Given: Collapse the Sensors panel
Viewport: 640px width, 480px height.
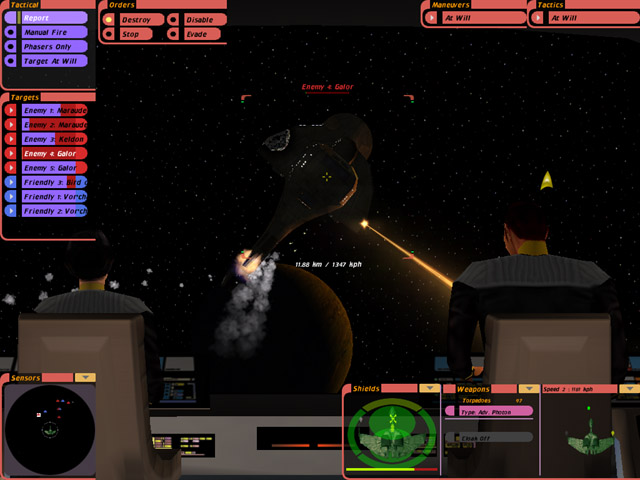Looking at the screenshot, I should tap(85, 377).
